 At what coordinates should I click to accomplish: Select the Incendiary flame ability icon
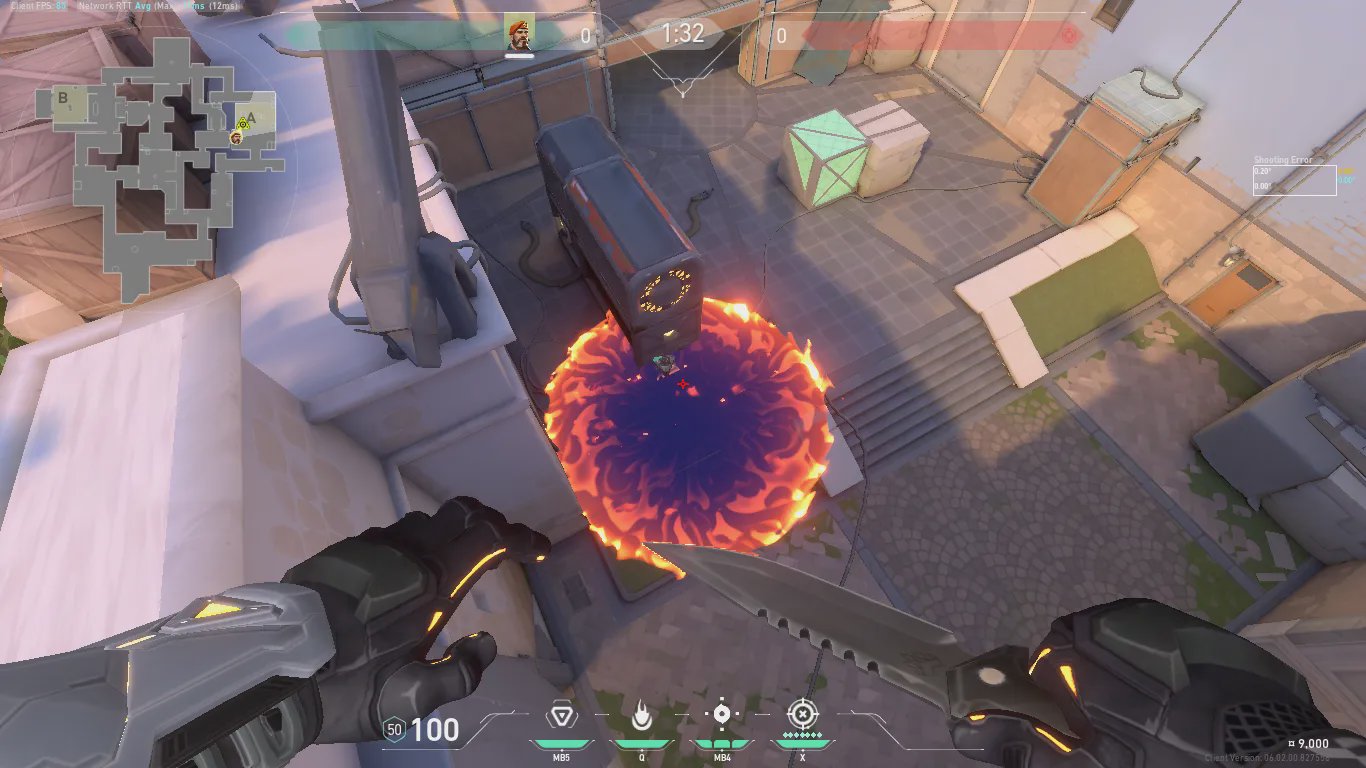640,716
